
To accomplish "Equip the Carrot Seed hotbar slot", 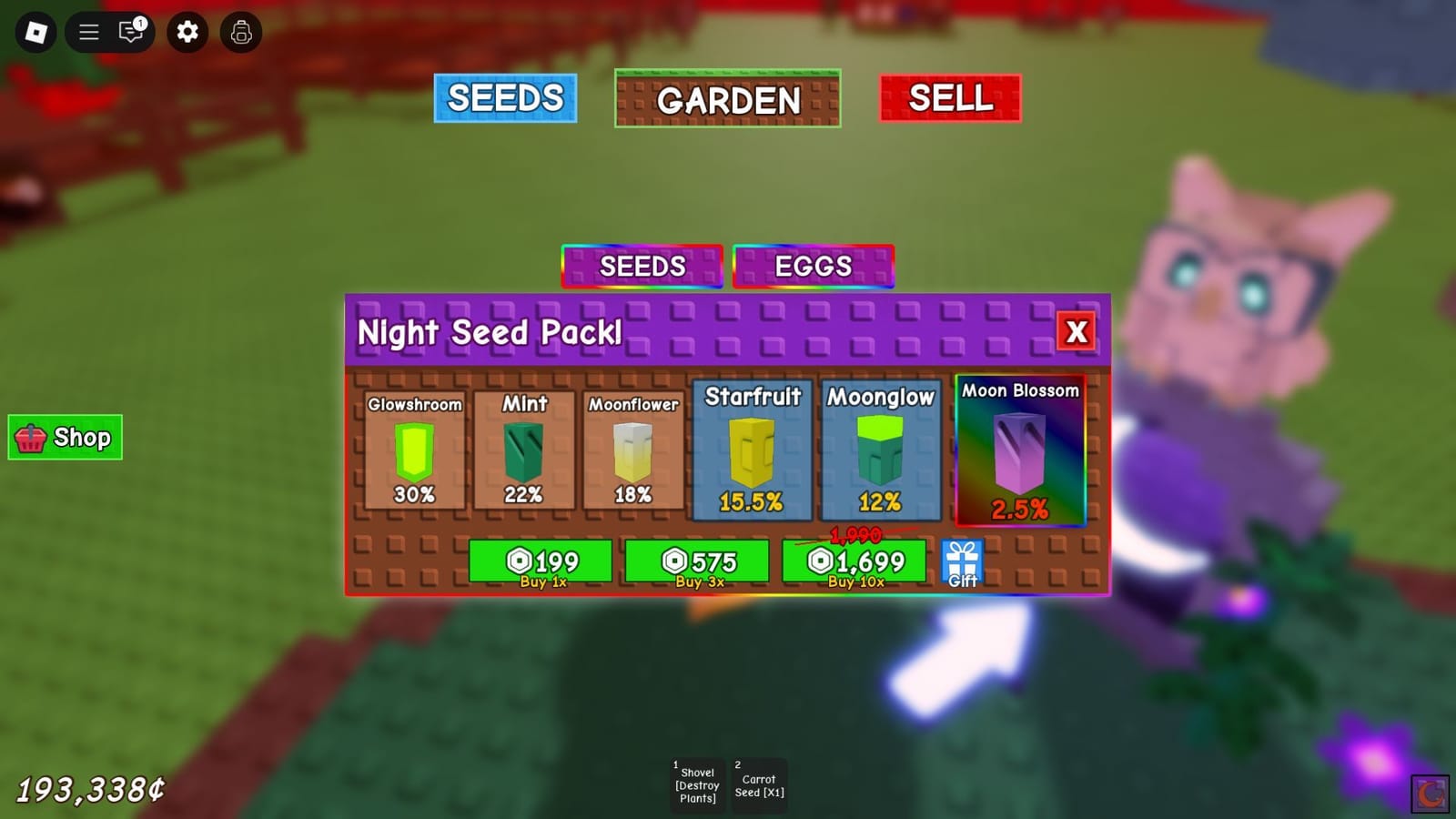I will click(x=760, y=783).
